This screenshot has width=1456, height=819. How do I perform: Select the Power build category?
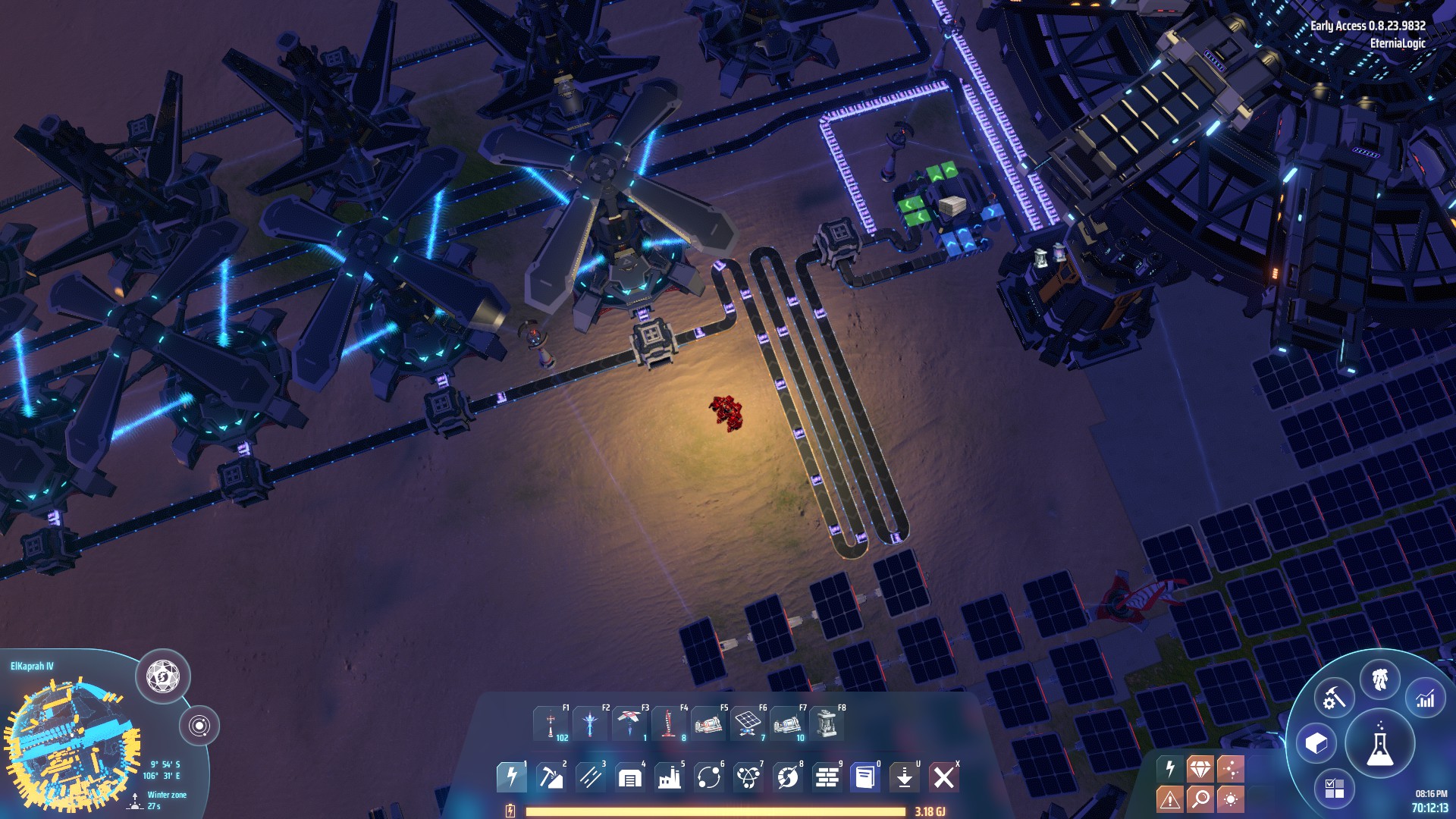point(511,777)
